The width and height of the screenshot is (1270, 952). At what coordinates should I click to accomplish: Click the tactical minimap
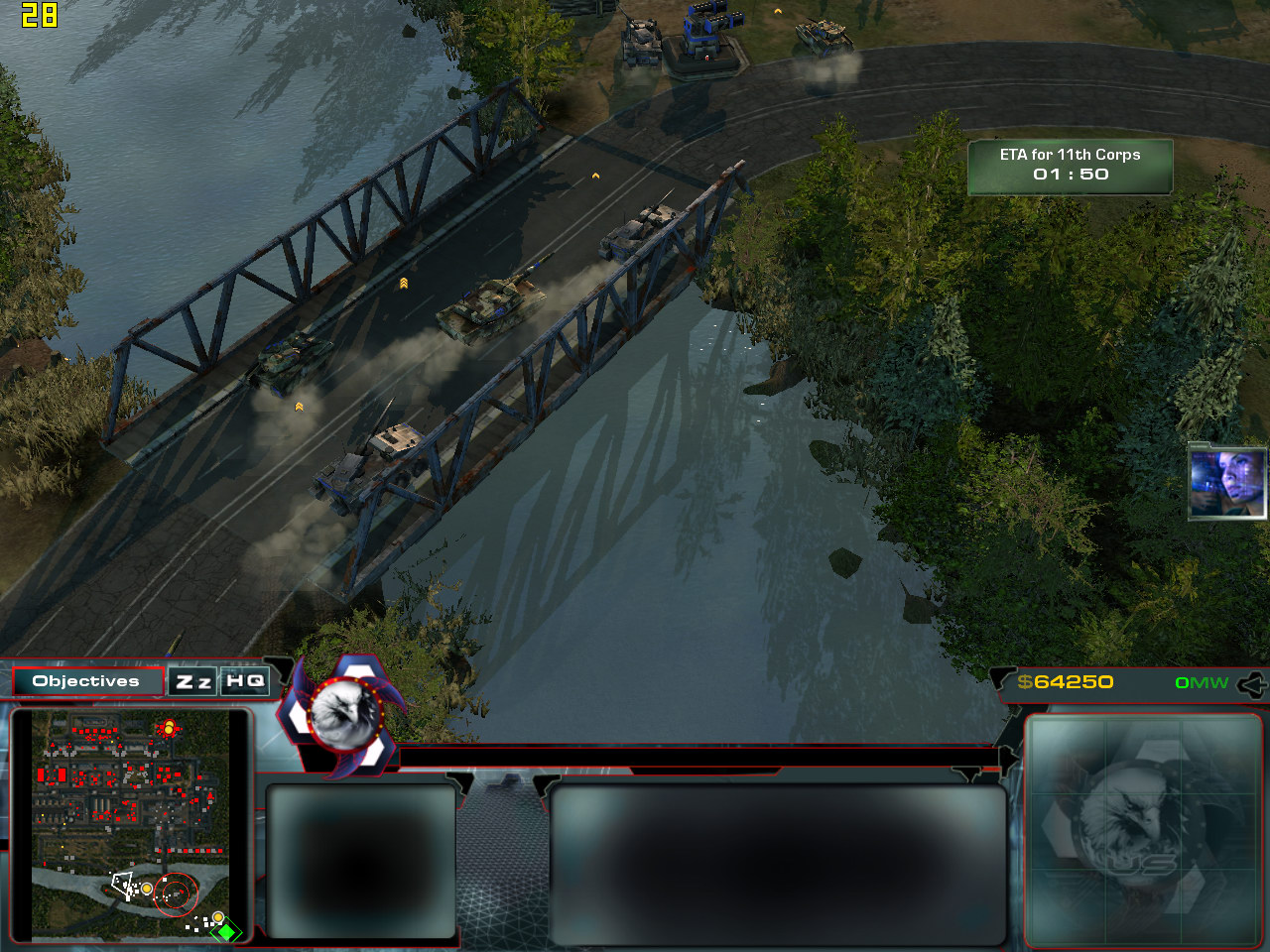pos(129,823)
